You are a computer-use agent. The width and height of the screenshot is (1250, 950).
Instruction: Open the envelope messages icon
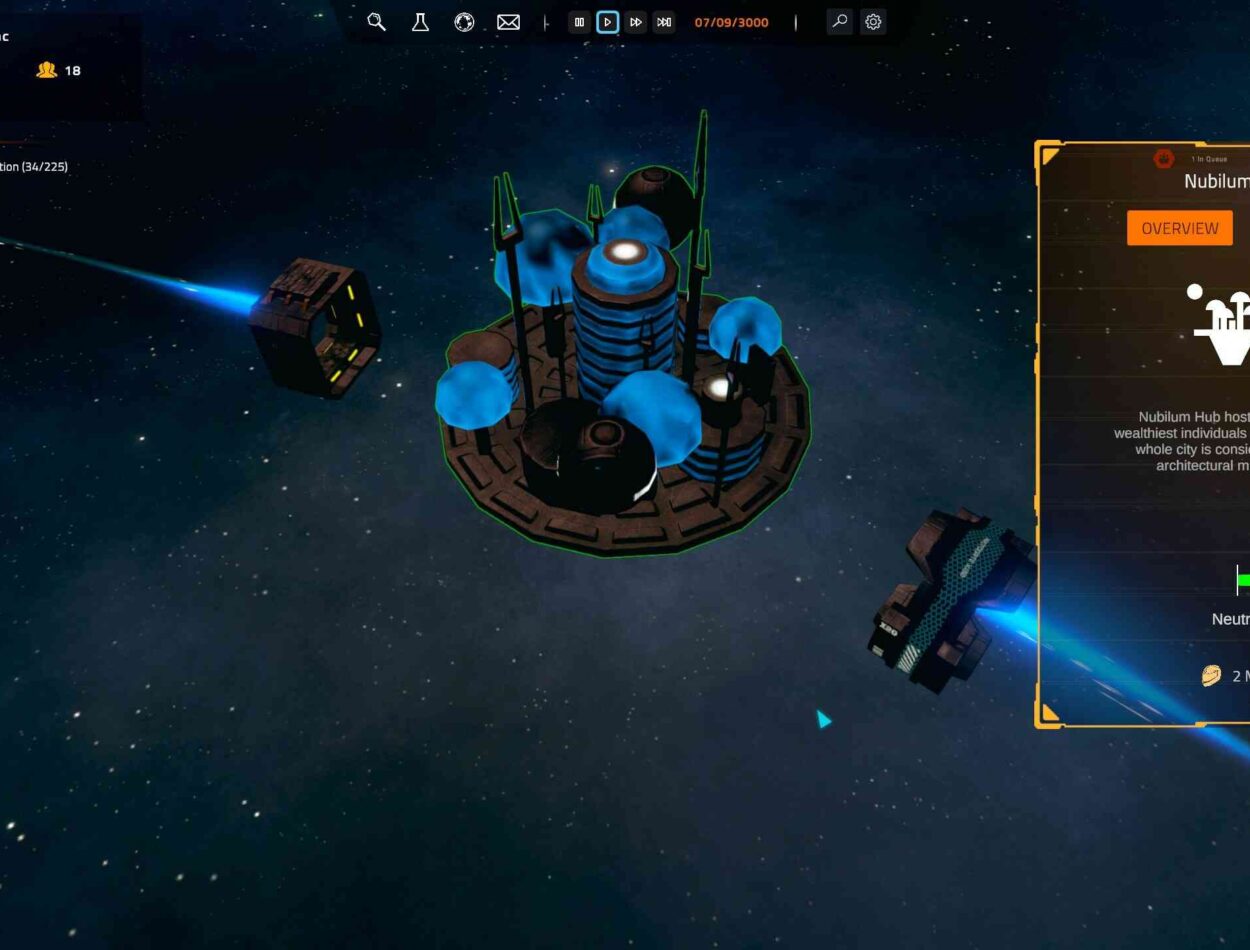click(x=508, y=22)
